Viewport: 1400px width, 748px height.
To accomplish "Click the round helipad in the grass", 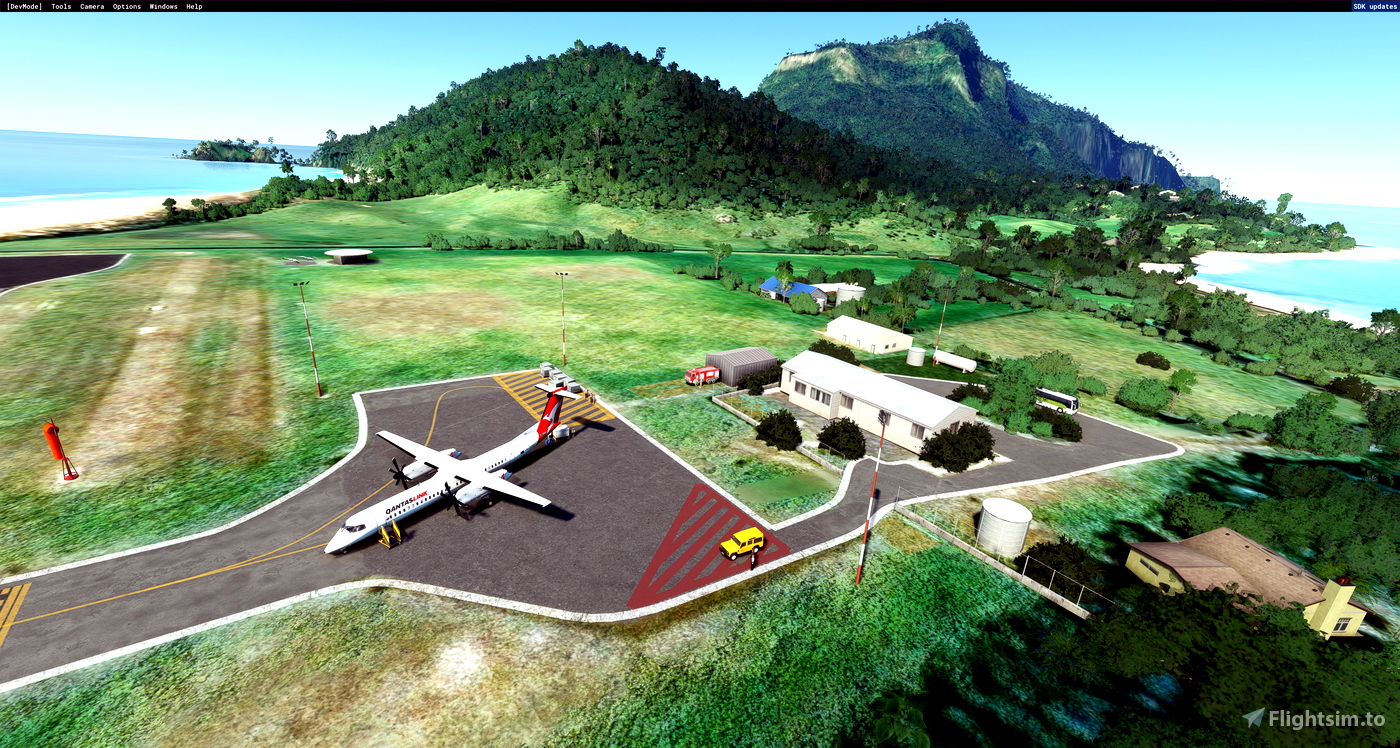I will (x=348, y=253).
